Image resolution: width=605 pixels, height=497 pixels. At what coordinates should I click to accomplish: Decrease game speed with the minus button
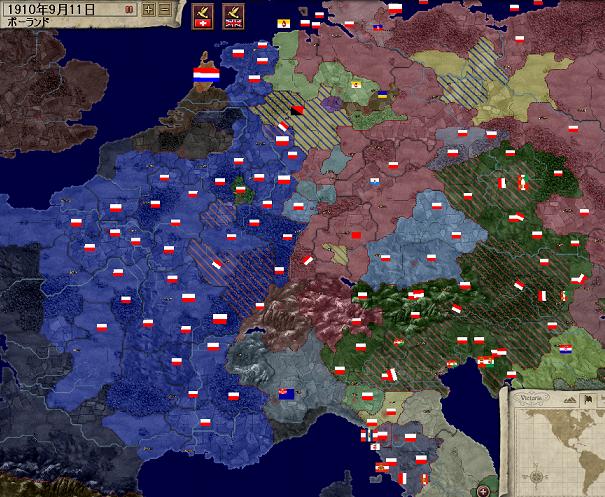click(x=166, y=9)
